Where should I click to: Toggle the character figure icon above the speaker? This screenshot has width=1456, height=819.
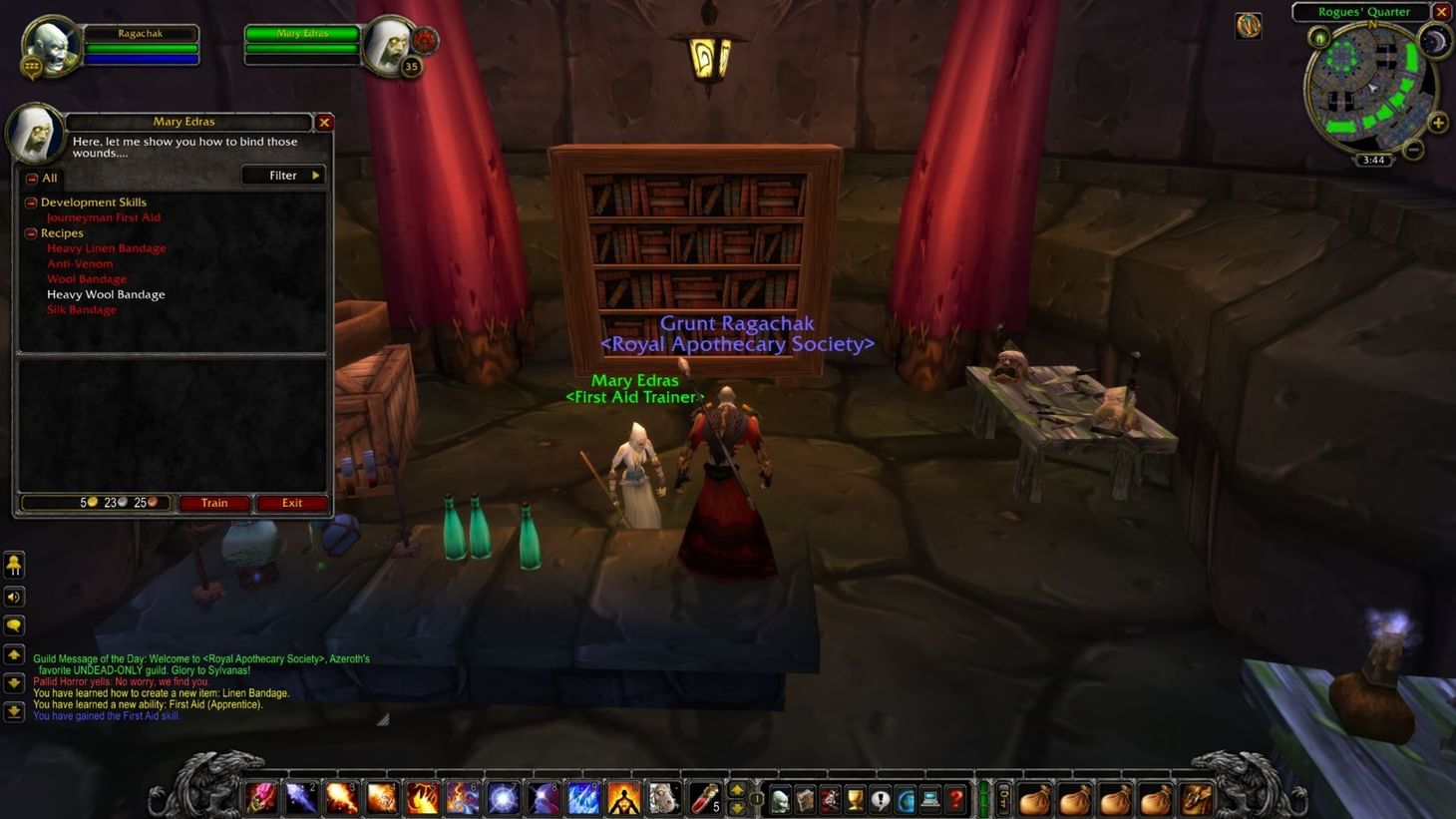[14, 566]
